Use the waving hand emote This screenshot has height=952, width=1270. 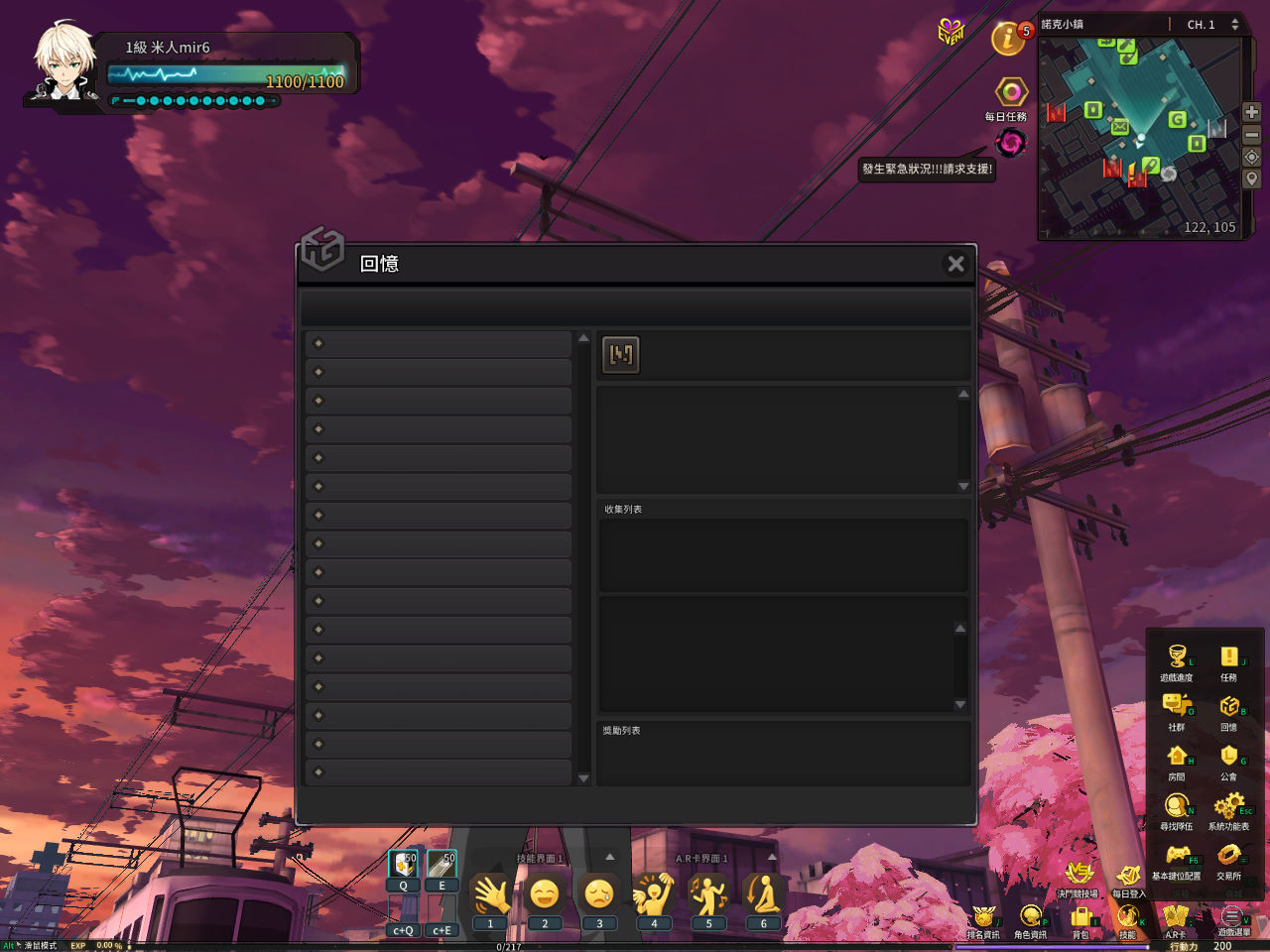491,895
